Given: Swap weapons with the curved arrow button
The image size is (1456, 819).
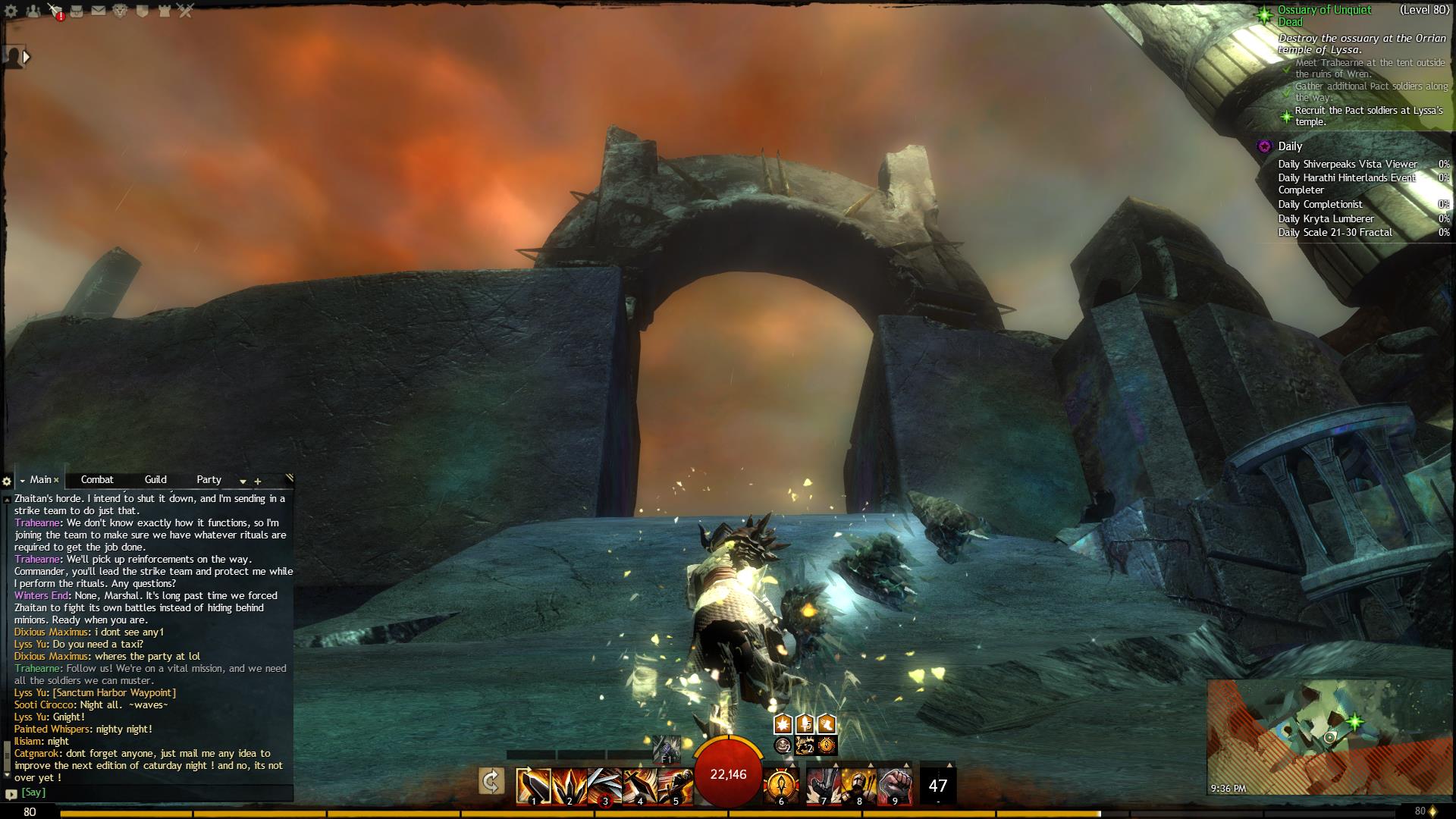Looking at the screenshot, I should tap(491, 781).
